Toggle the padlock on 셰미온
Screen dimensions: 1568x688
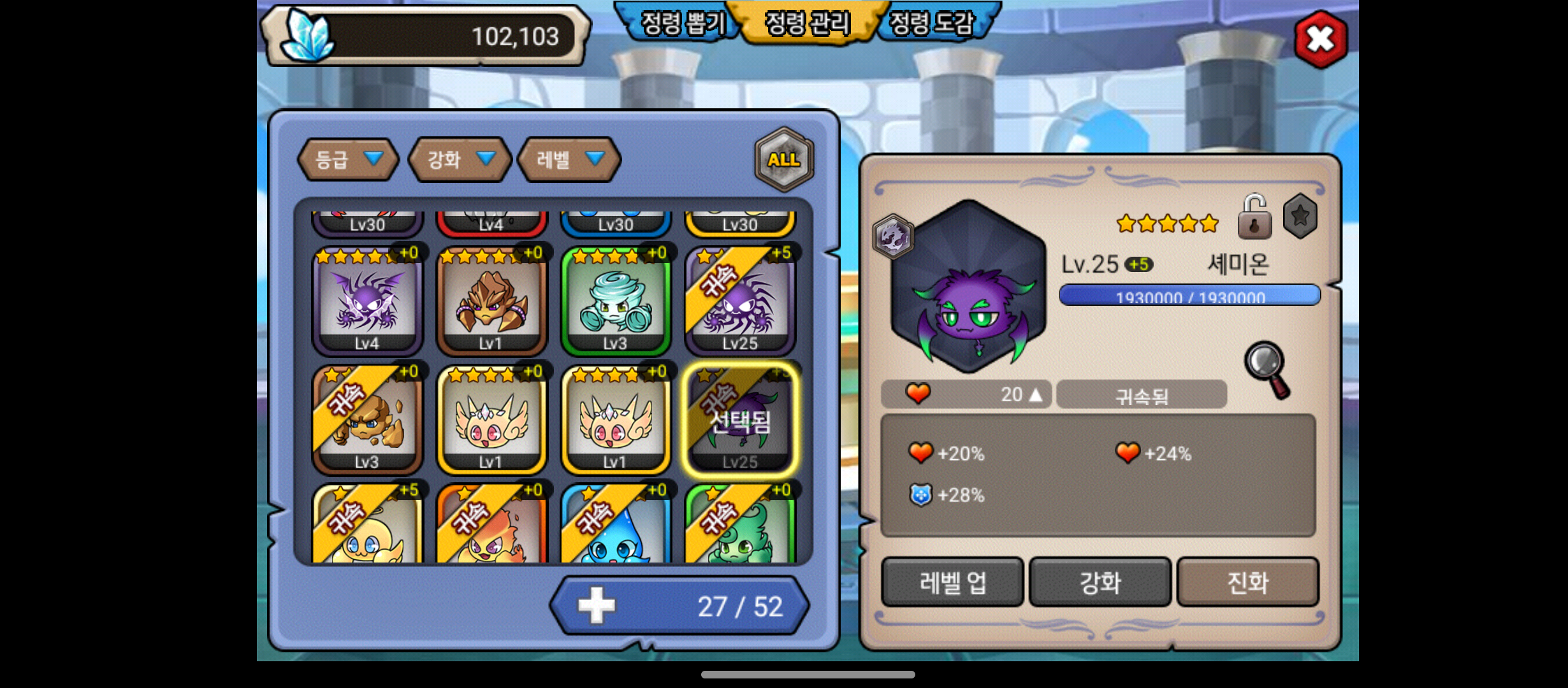[1254, 217]
